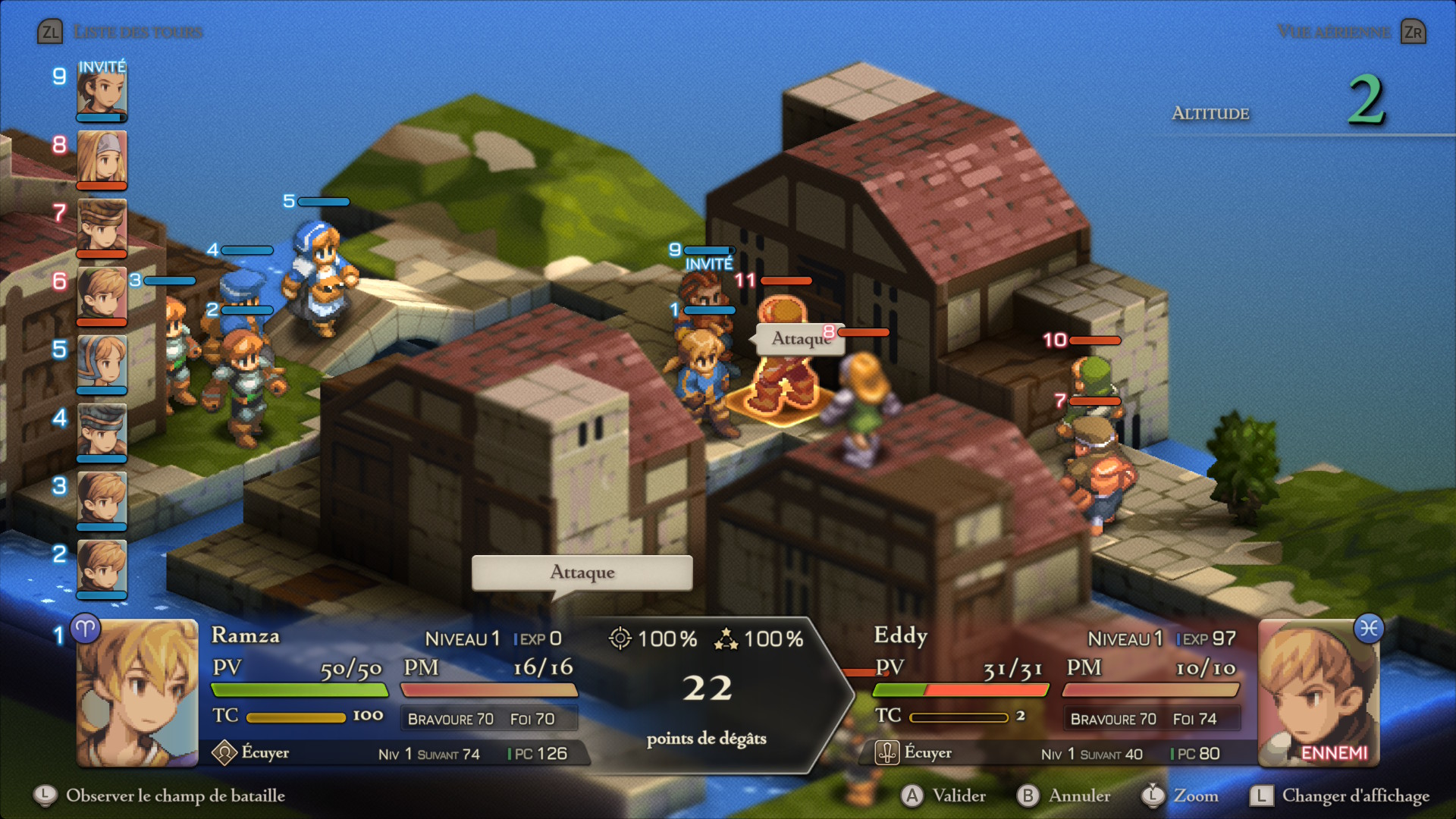The image size is (1456, 819).
Task: Choose turn order portrait number 4
Action: tap(102, 430)
